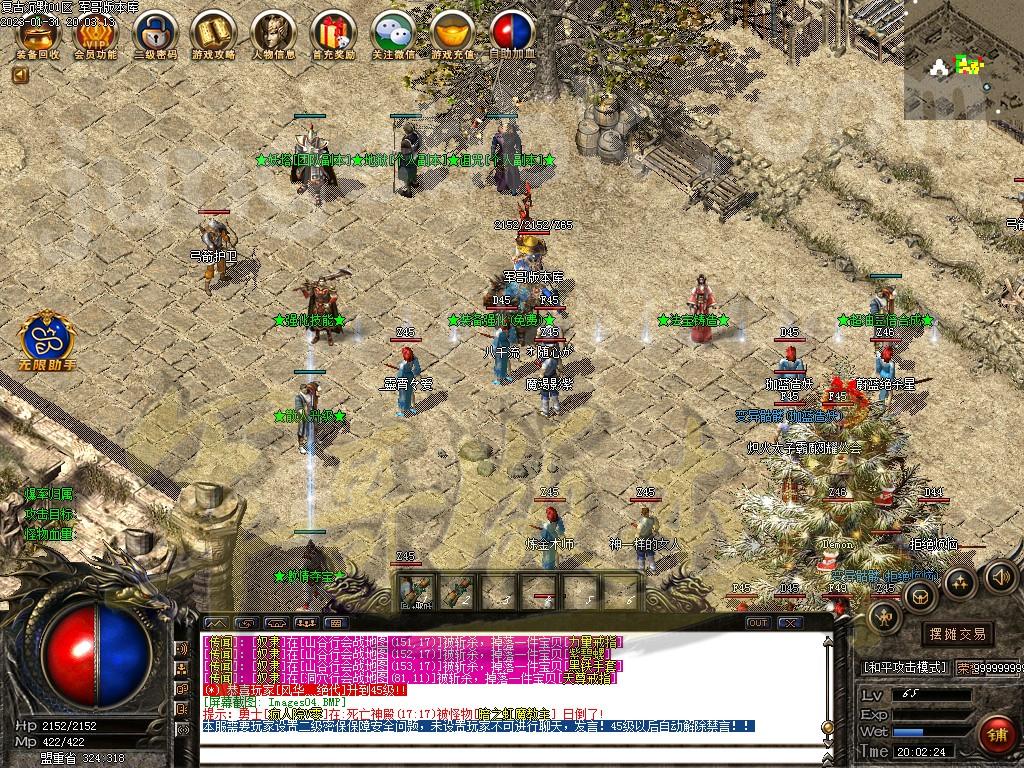This screenshot has width=1024, height=768.
Task: Open the bag chest round button
Action: coord(920,597)
